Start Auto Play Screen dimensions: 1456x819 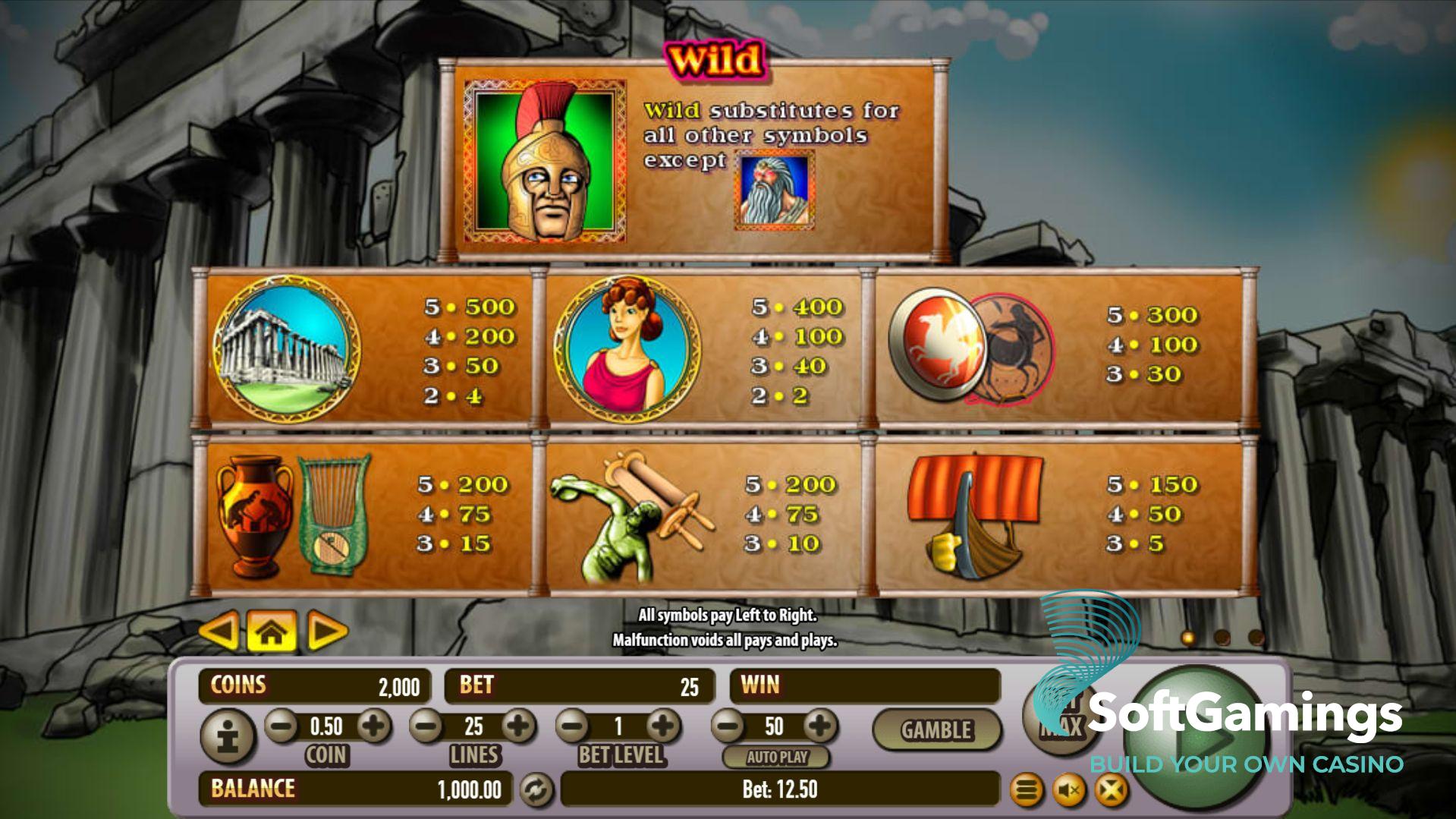777,757
